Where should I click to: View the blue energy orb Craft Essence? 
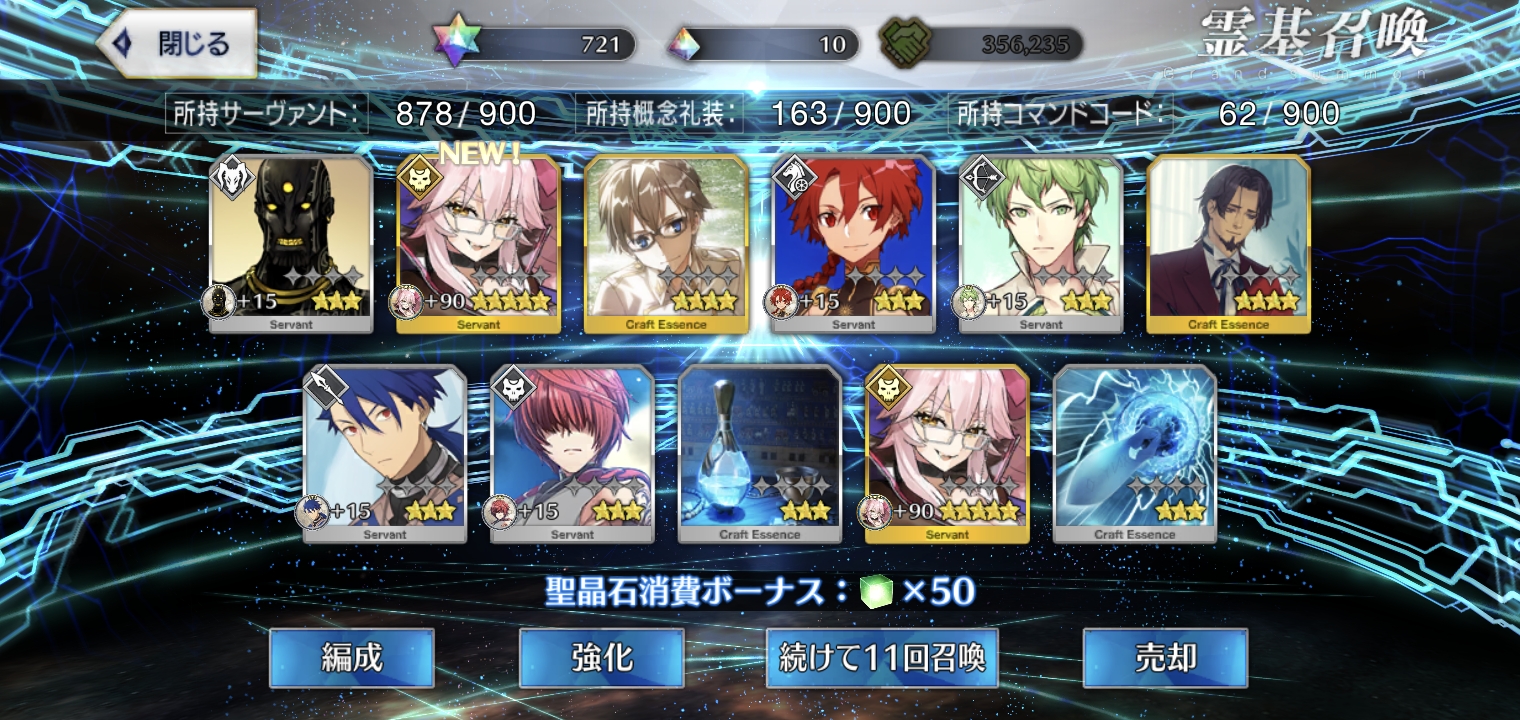tap(1135, 453)
